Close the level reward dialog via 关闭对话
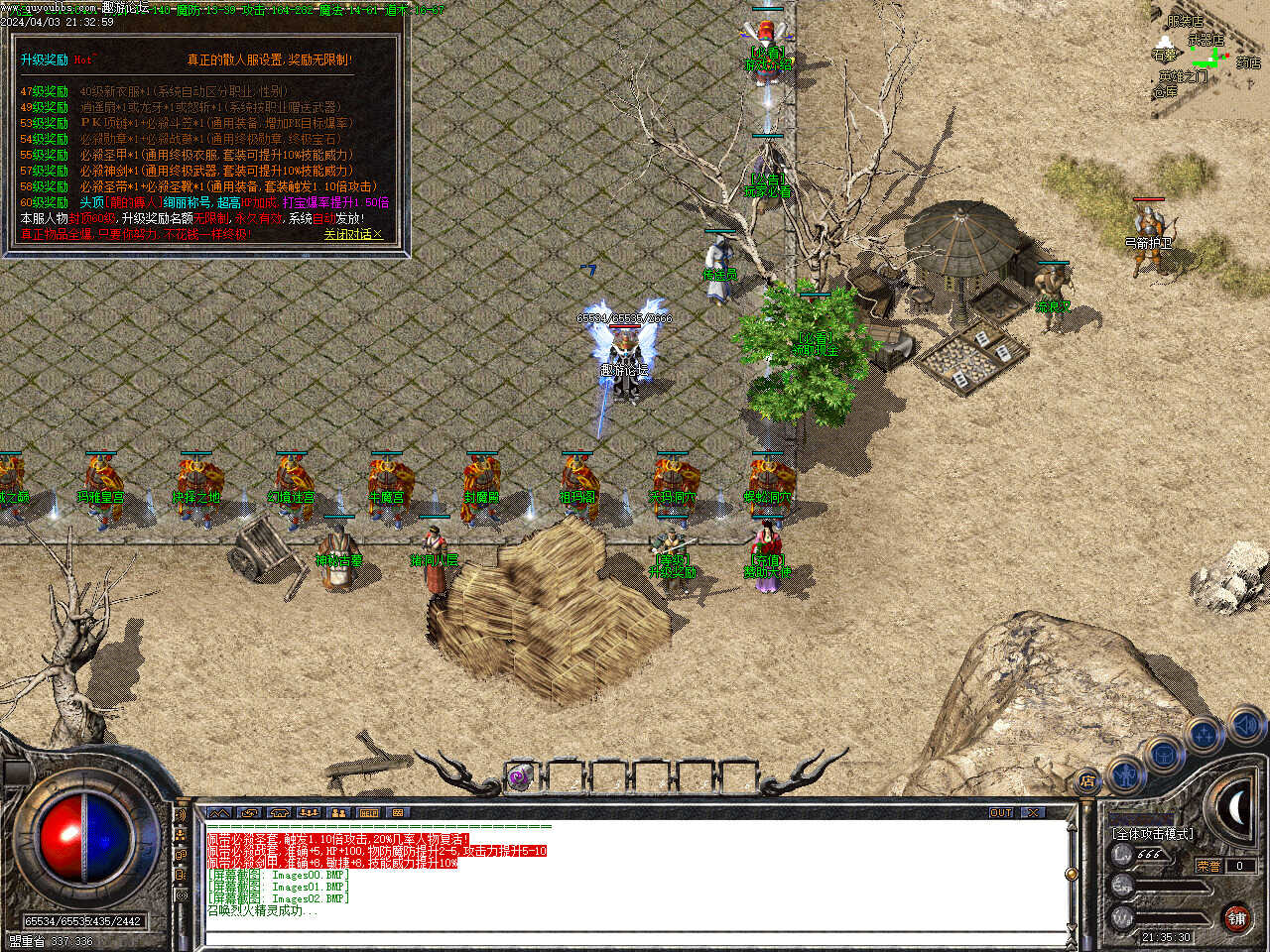The image size is (1270, 952). pyautogui.click(x=351, y=235)
